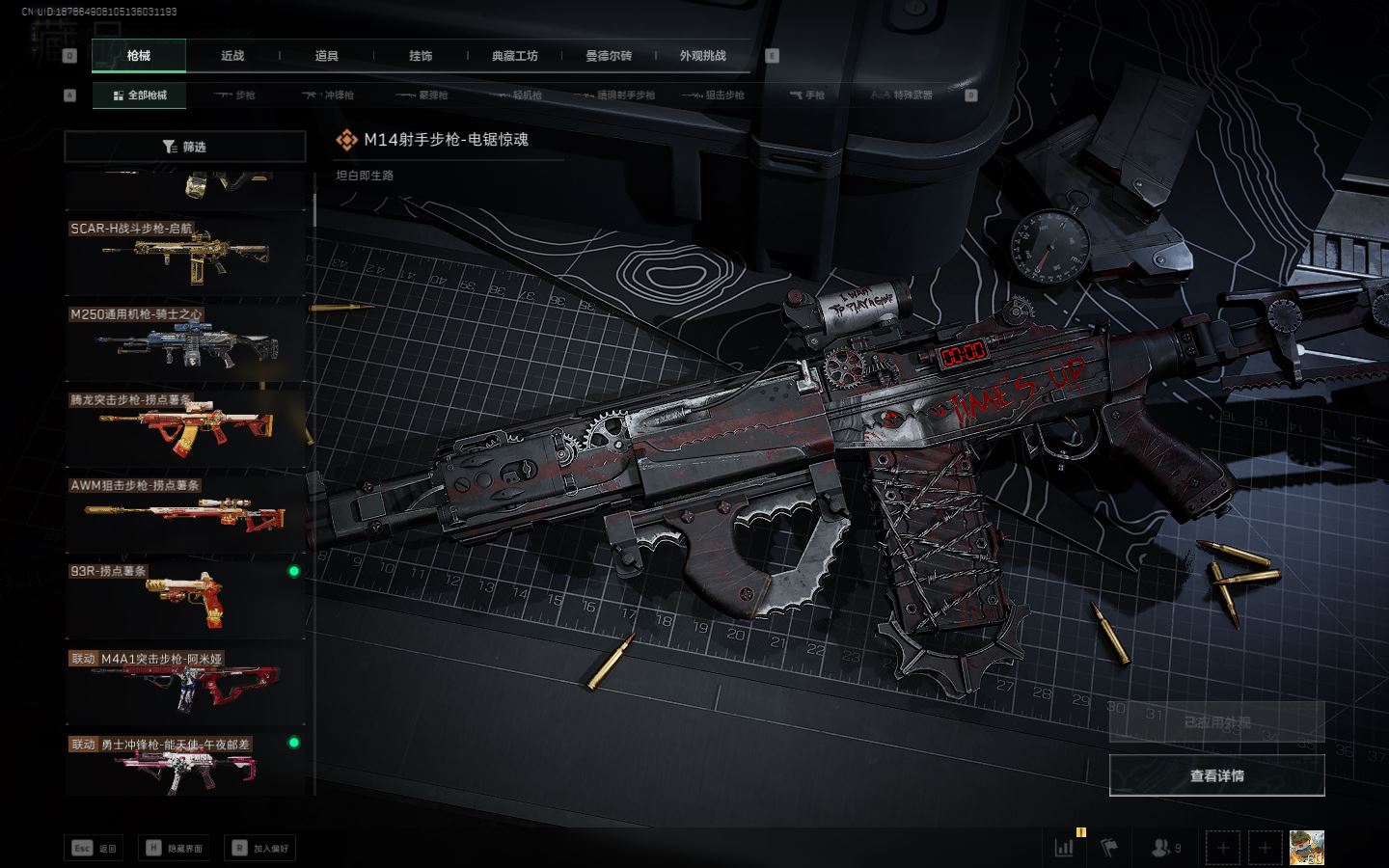The image size is (1389, 868).
Task: Open the 外观挑战 tab
Action: click(x=702, y=56)
